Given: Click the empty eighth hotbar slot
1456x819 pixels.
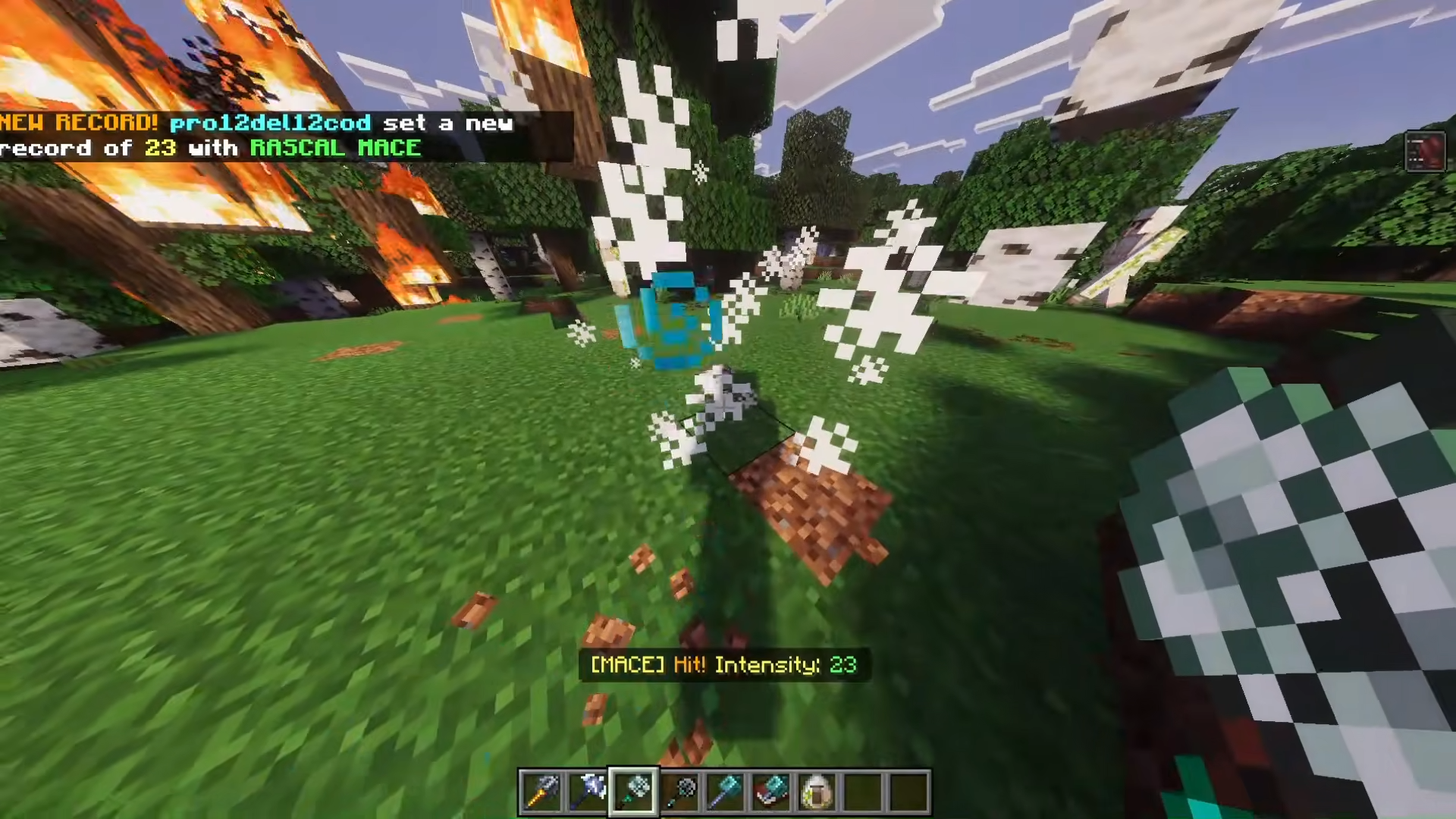Looking at the screenshot, I should [861, 790].
